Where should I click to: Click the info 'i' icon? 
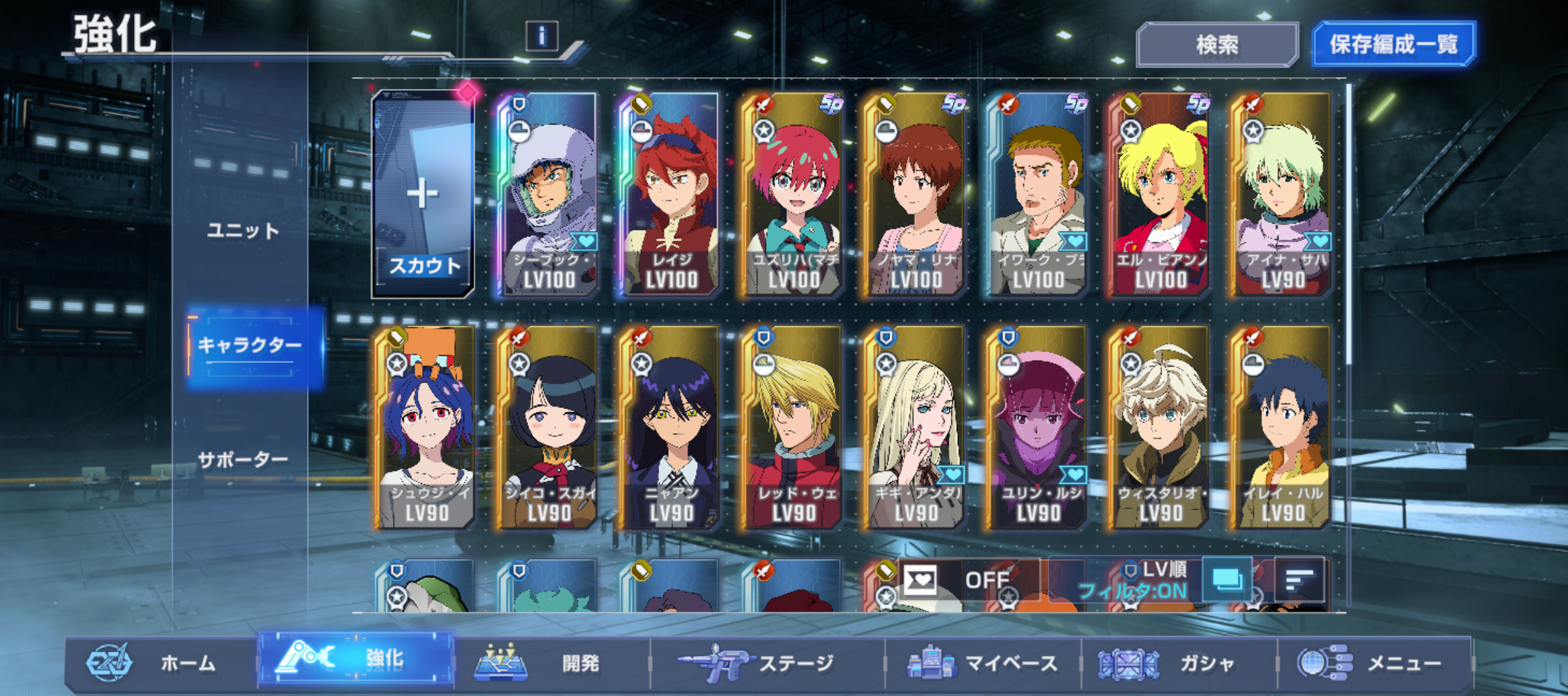(542, 36)
